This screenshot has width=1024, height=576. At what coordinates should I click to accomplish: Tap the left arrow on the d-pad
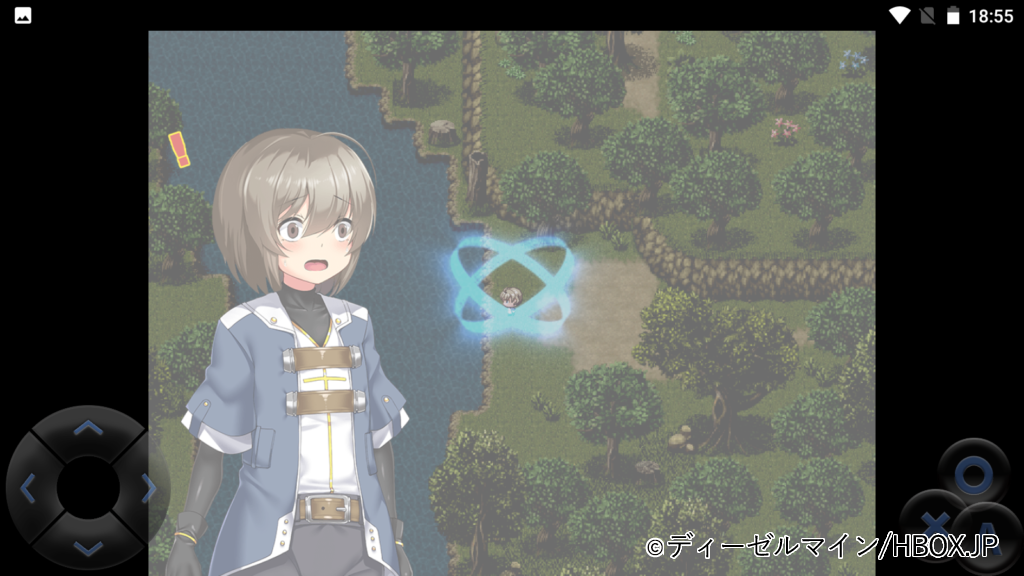click(29, 488)
